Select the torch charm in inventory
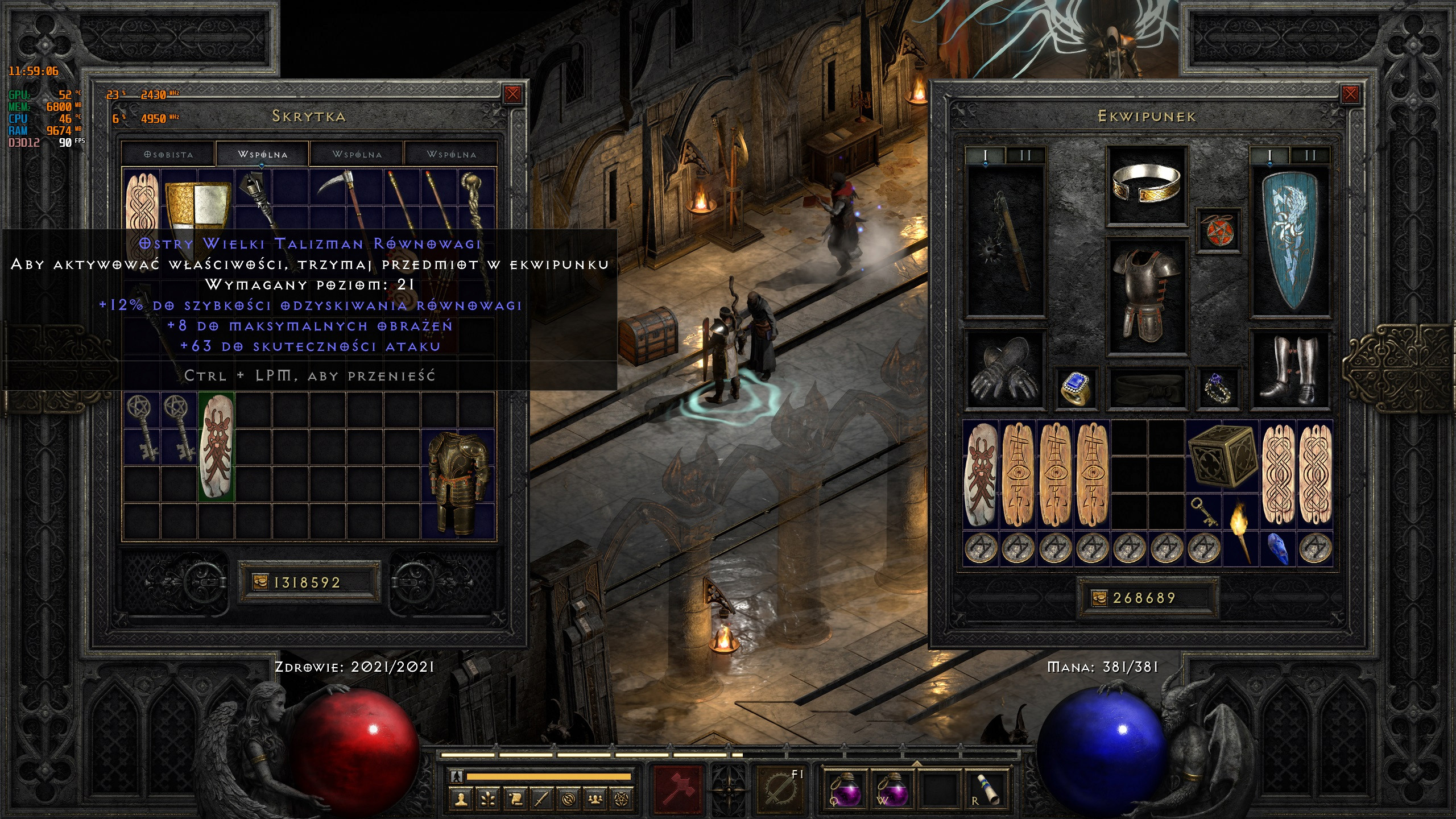Viewport: 1456px width, 819px height. [x=1240, y=532]
